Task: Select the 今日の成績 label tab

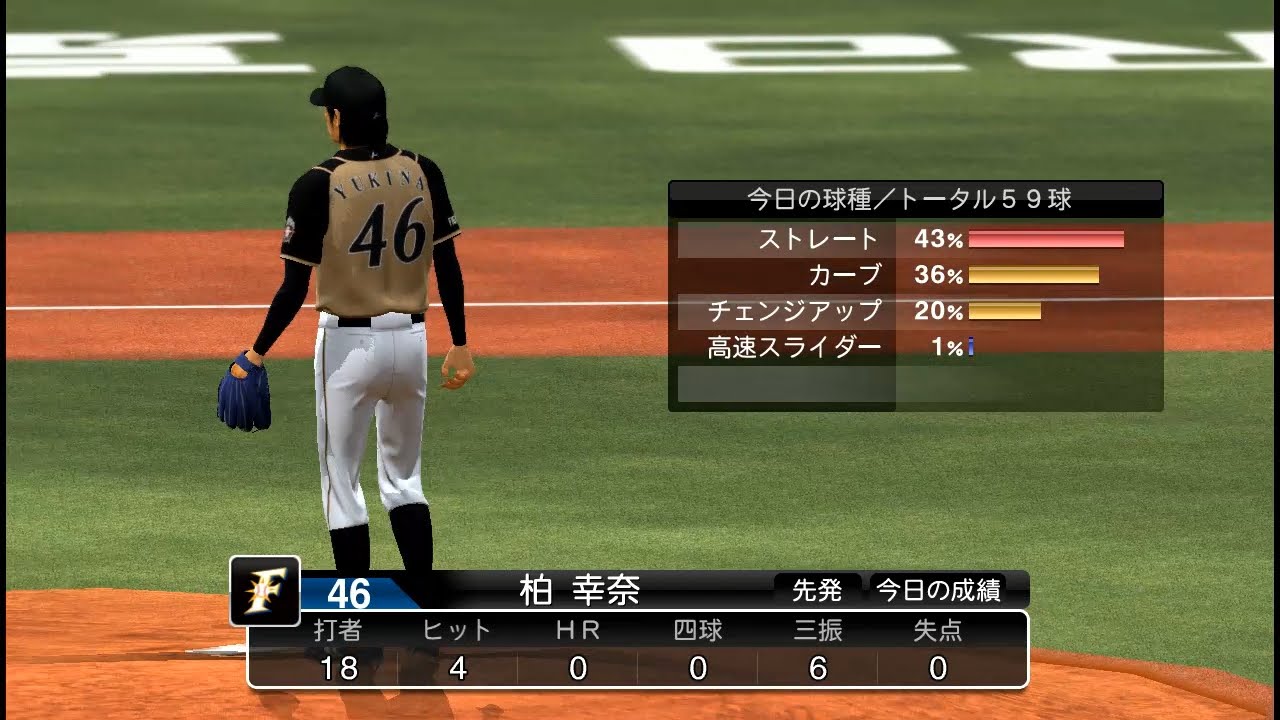Action: tap(938, 591)
